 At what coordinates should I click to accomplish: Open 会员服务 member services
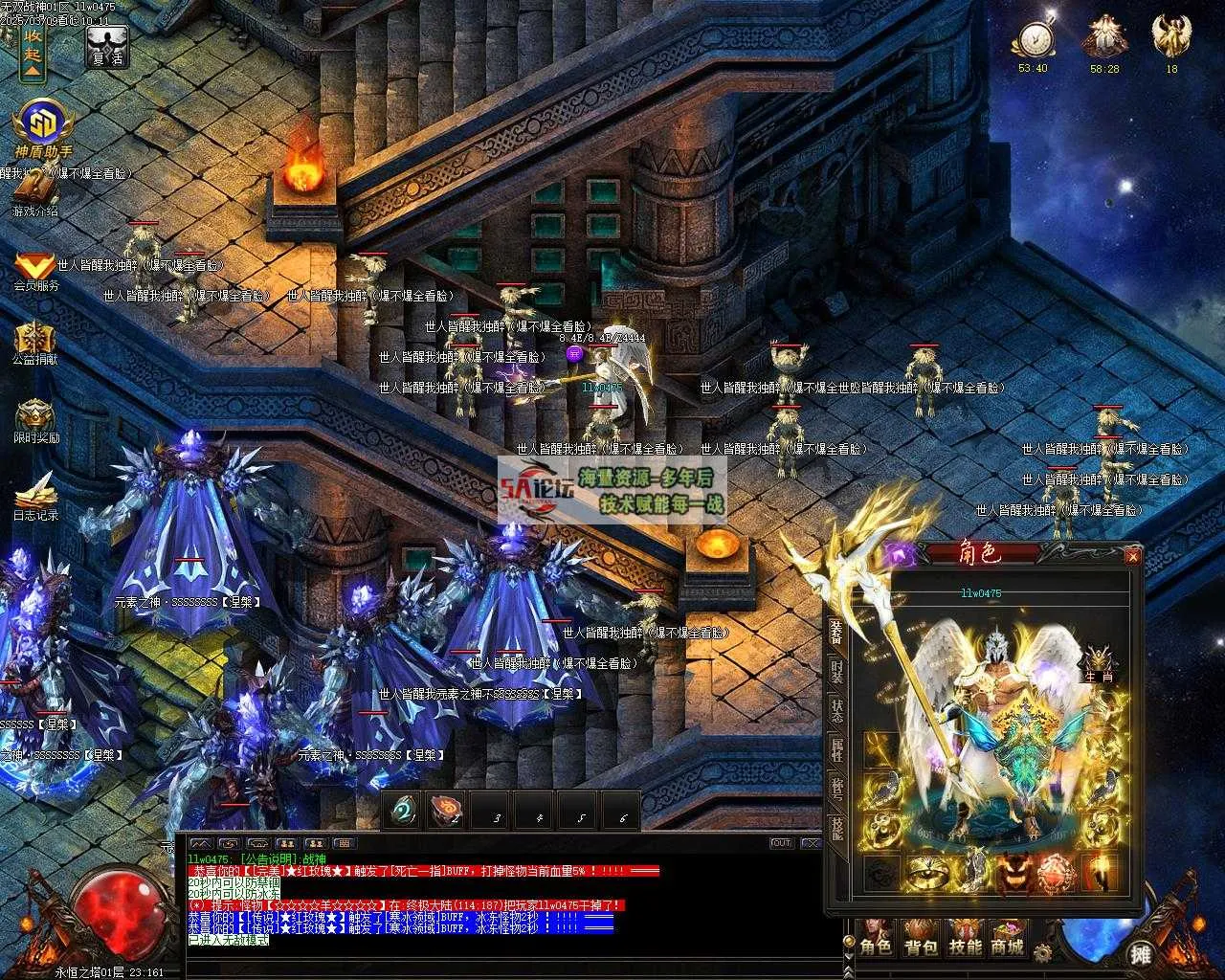[x=35, y=268]
